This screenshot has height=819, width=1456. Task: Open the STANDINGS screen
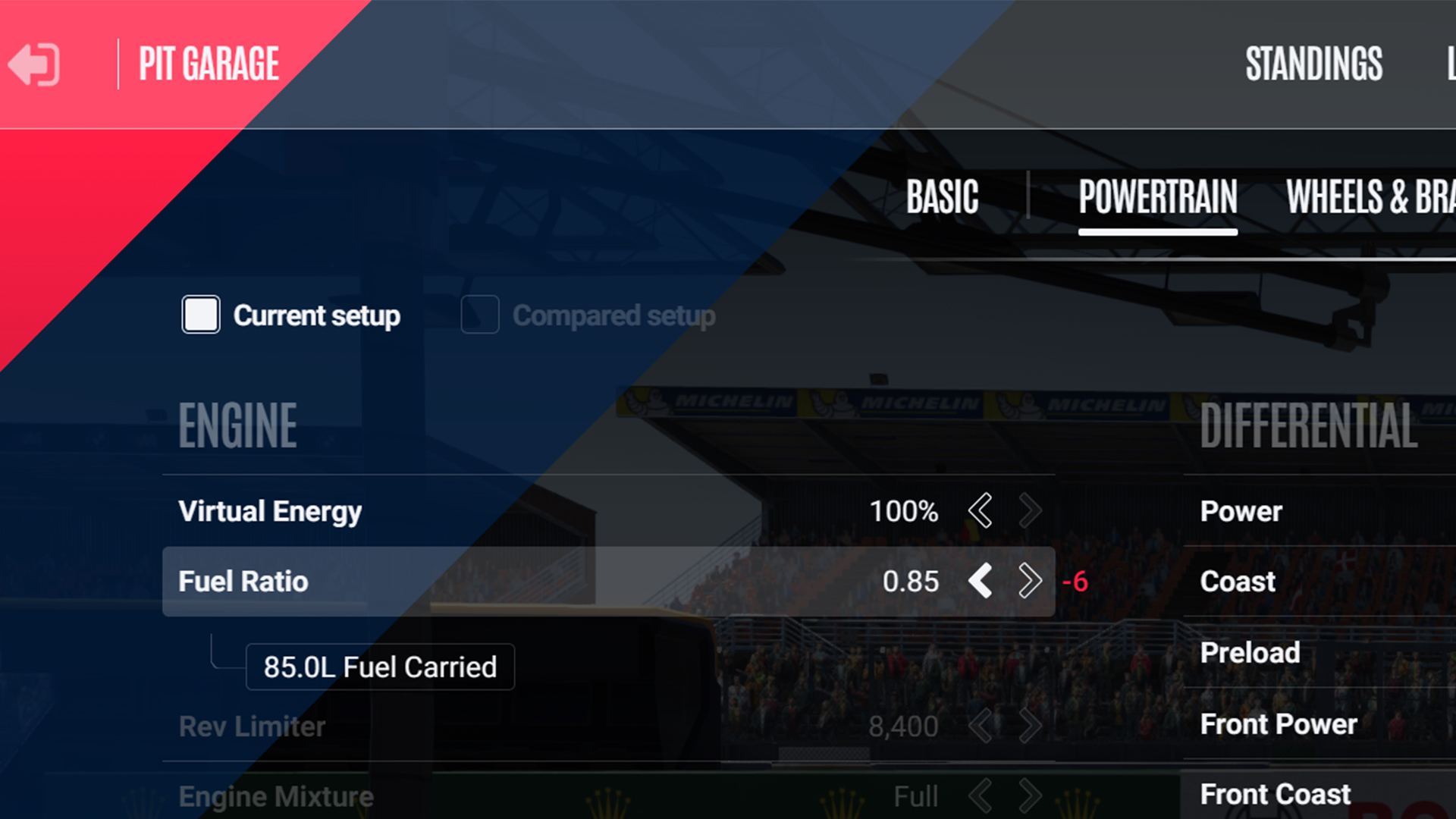[1314, 64]
